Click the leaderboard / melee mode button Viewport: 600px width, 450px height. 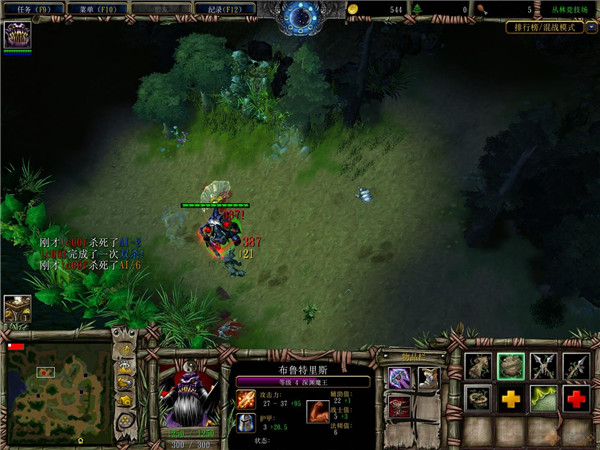pos(544,28)
